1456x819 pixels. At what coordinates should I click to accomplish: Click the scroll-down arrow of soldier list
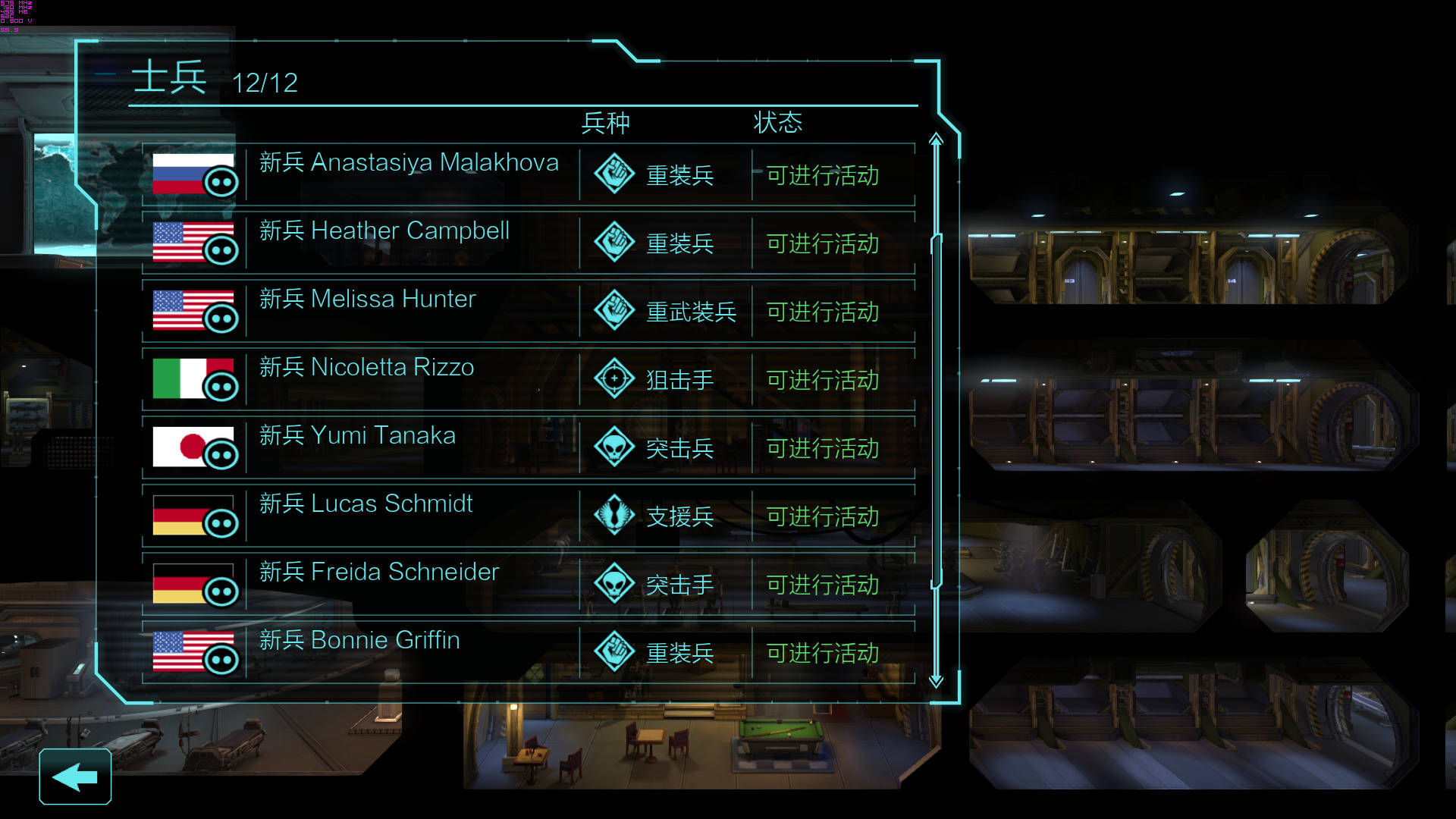click(936, 681)
